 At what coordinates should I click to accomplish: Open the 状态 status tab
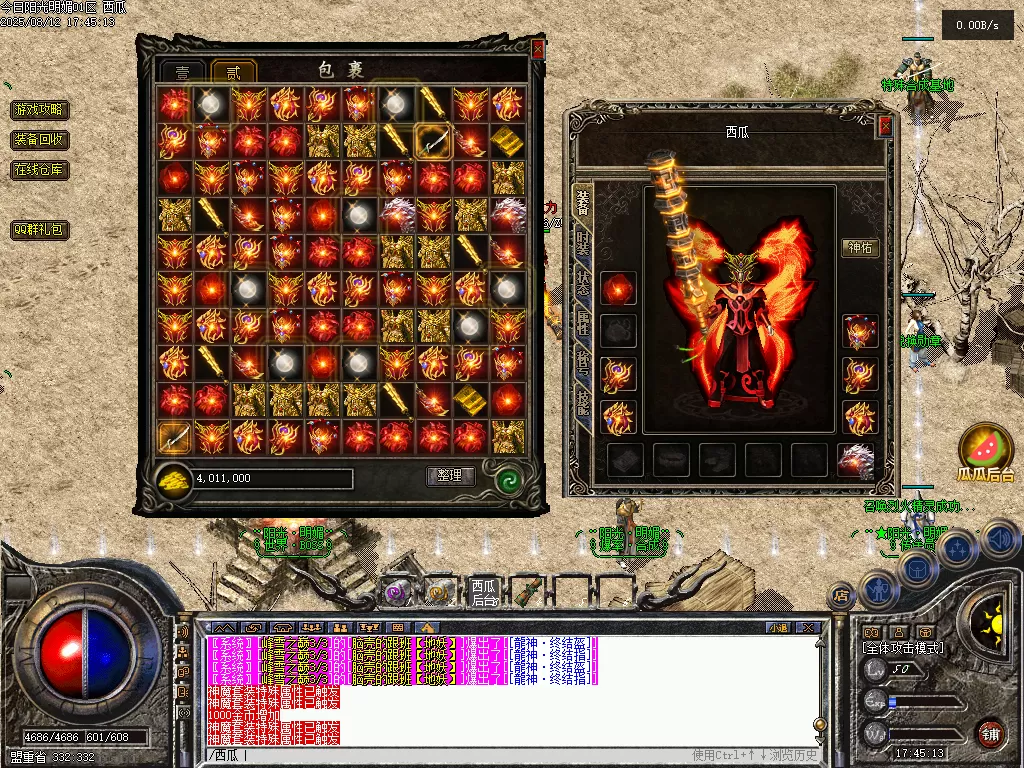tap(582, 282)
